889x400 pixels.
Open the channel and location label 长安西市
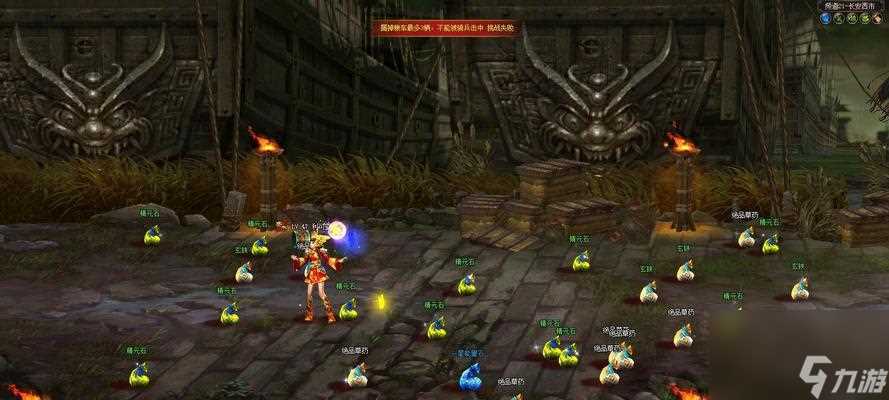coord(851,6)
